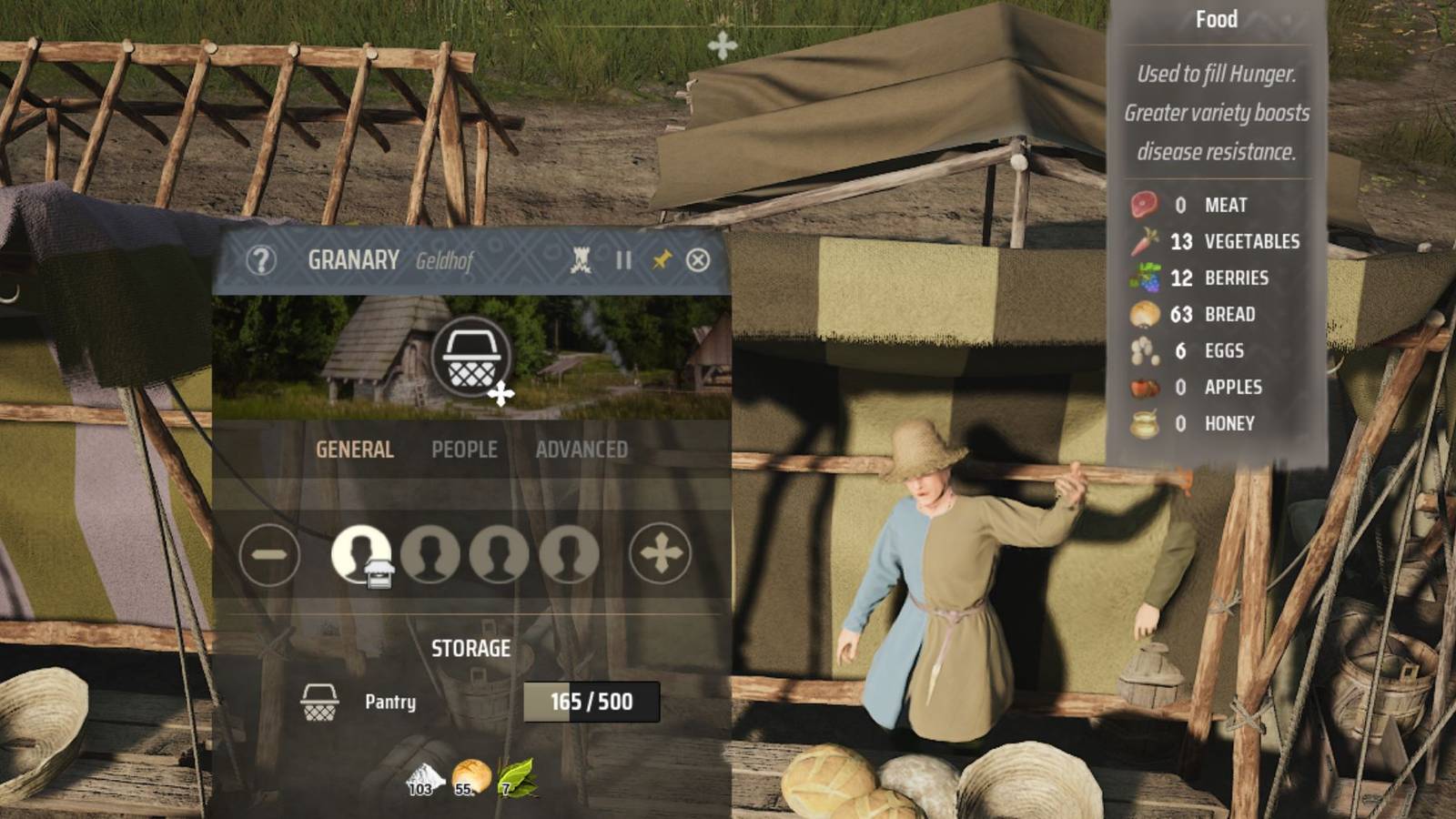Click the carrot icon next to Vegetables
This screenshot has height=819, width=1456.
tap(1146, 241)
